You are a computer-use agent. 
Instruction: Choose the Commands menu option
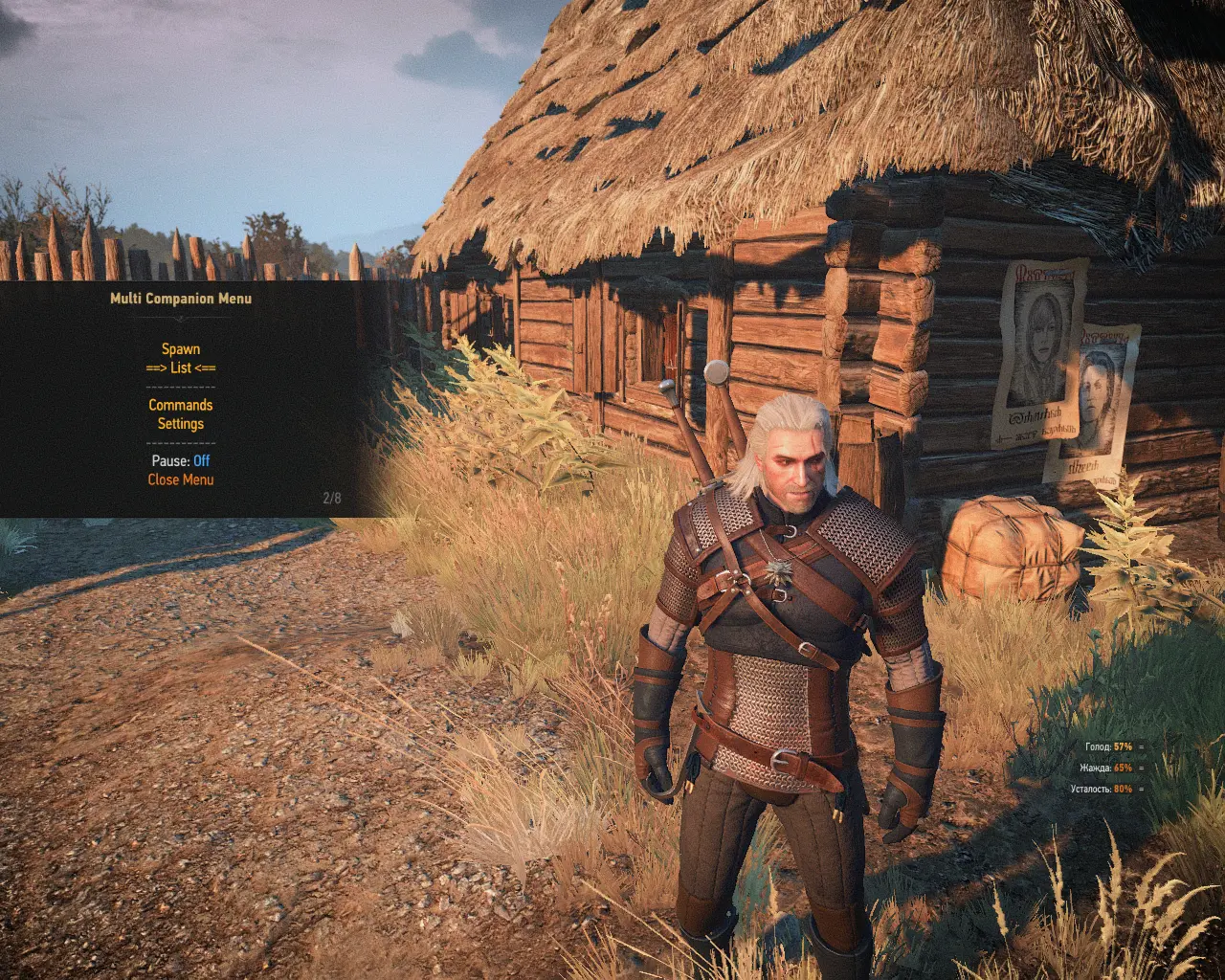180,405
